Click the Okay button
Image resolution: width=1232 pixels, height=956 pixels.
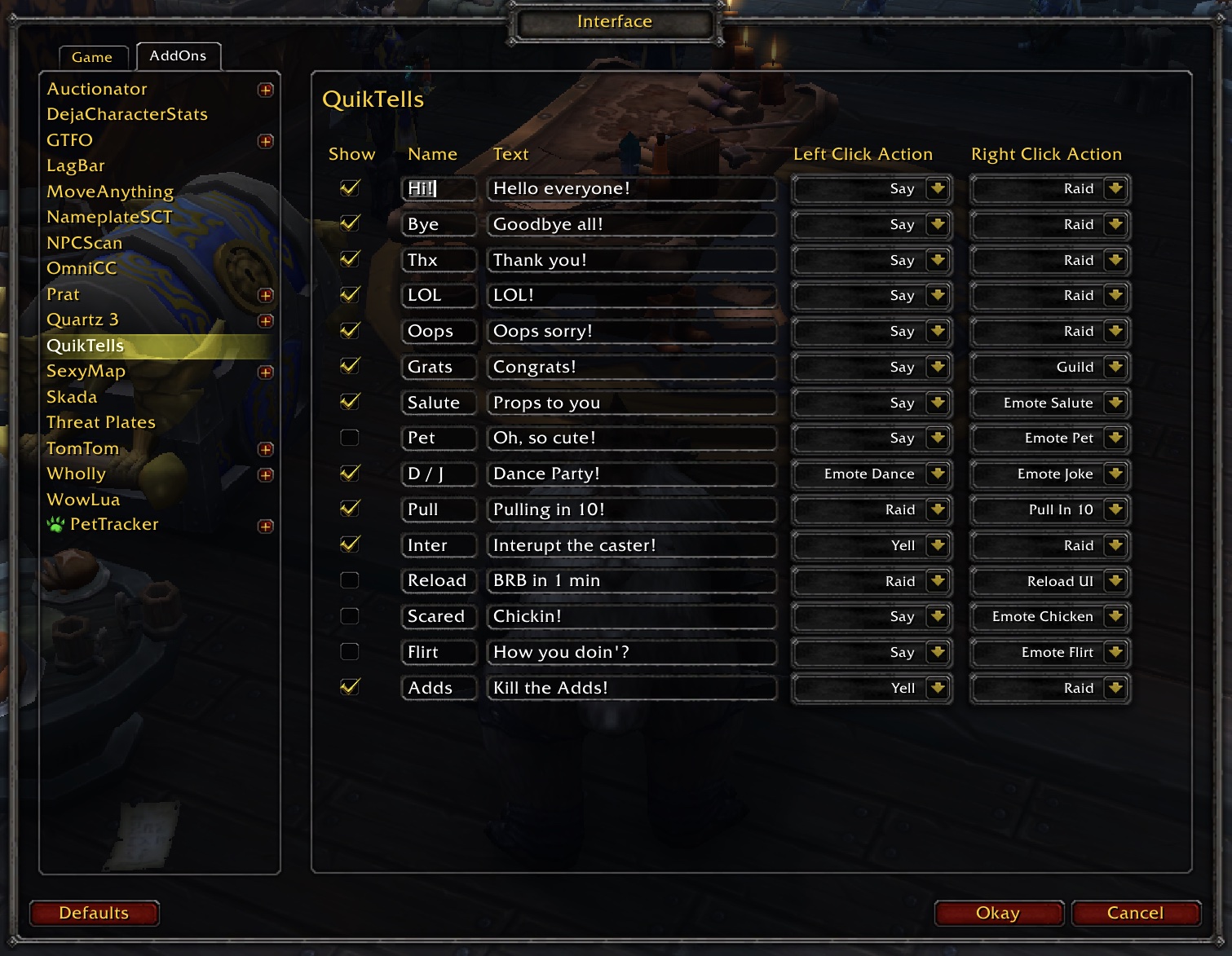[x=998, y=913]
